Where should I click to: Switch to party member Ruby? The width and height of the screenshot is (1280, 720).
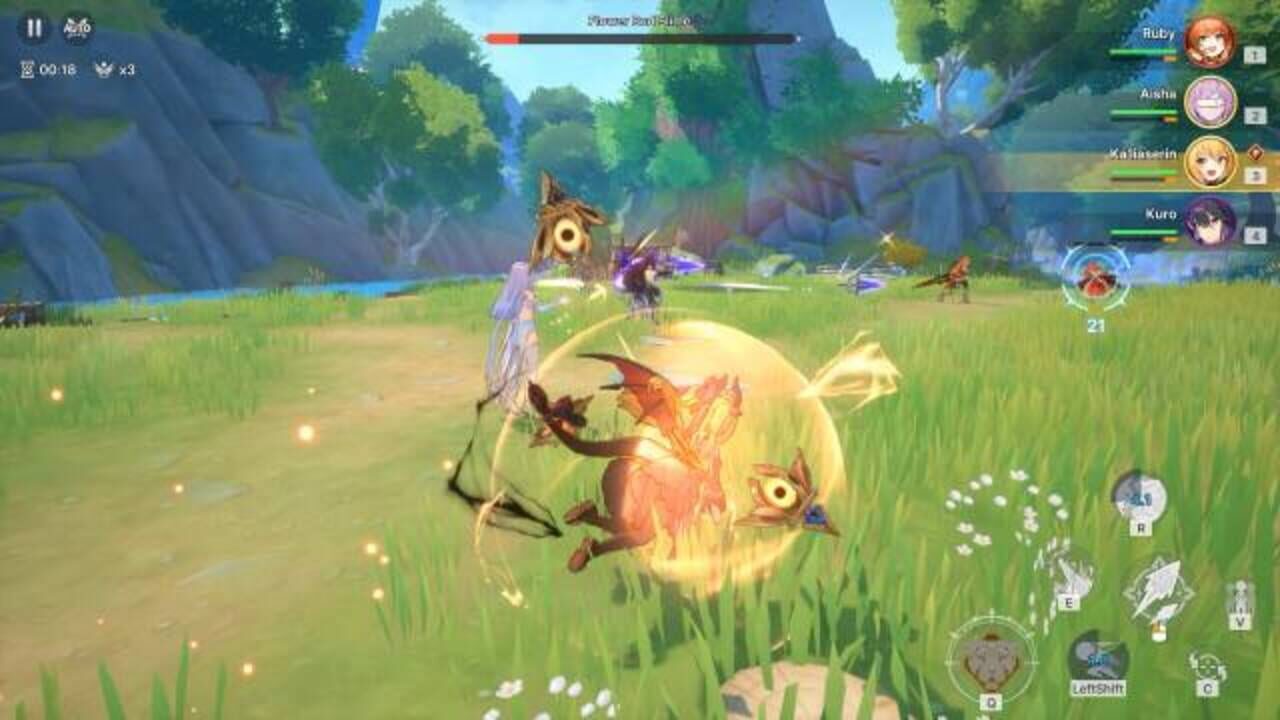1208,45
